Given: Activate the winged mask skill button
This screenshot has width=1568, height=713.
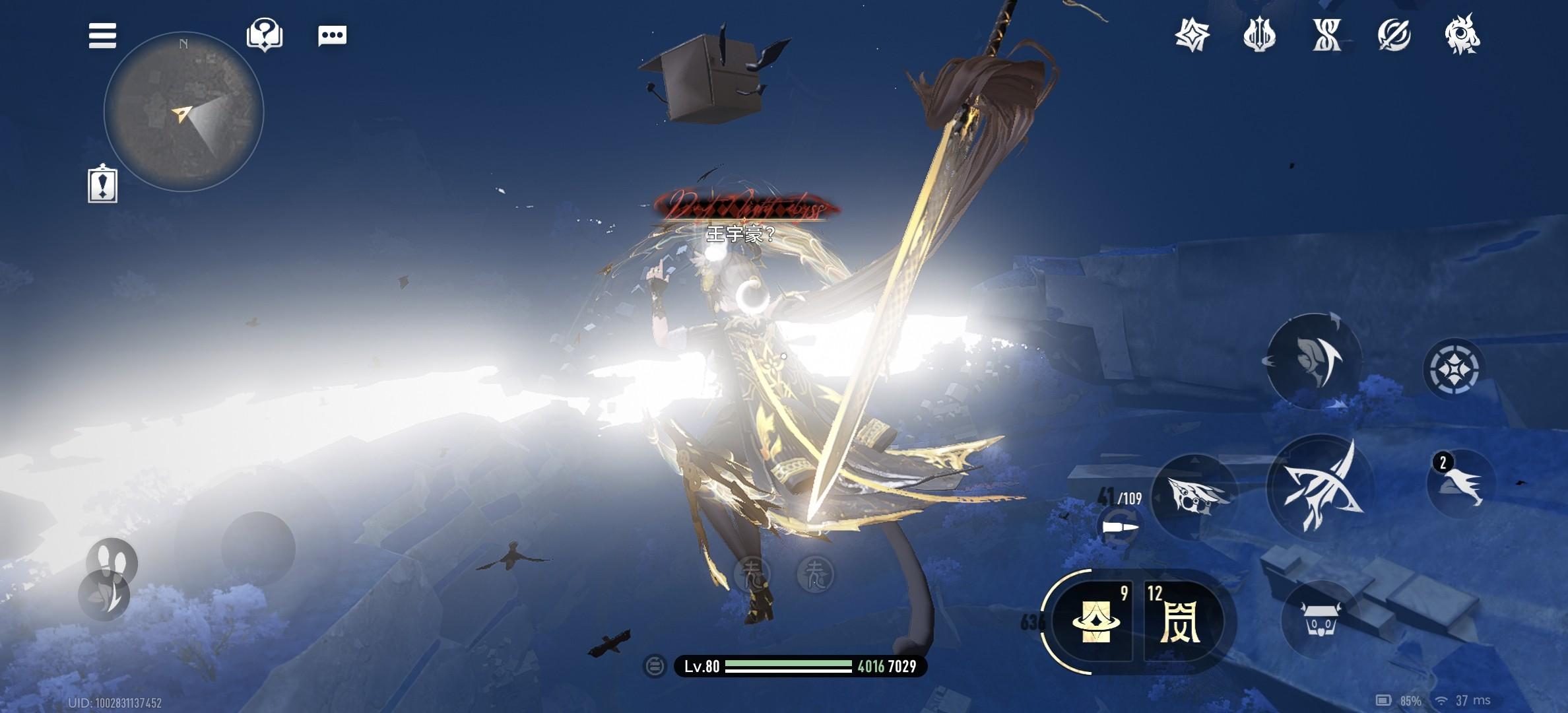Looking at the screenshot, I should (x=1196, y=496).
